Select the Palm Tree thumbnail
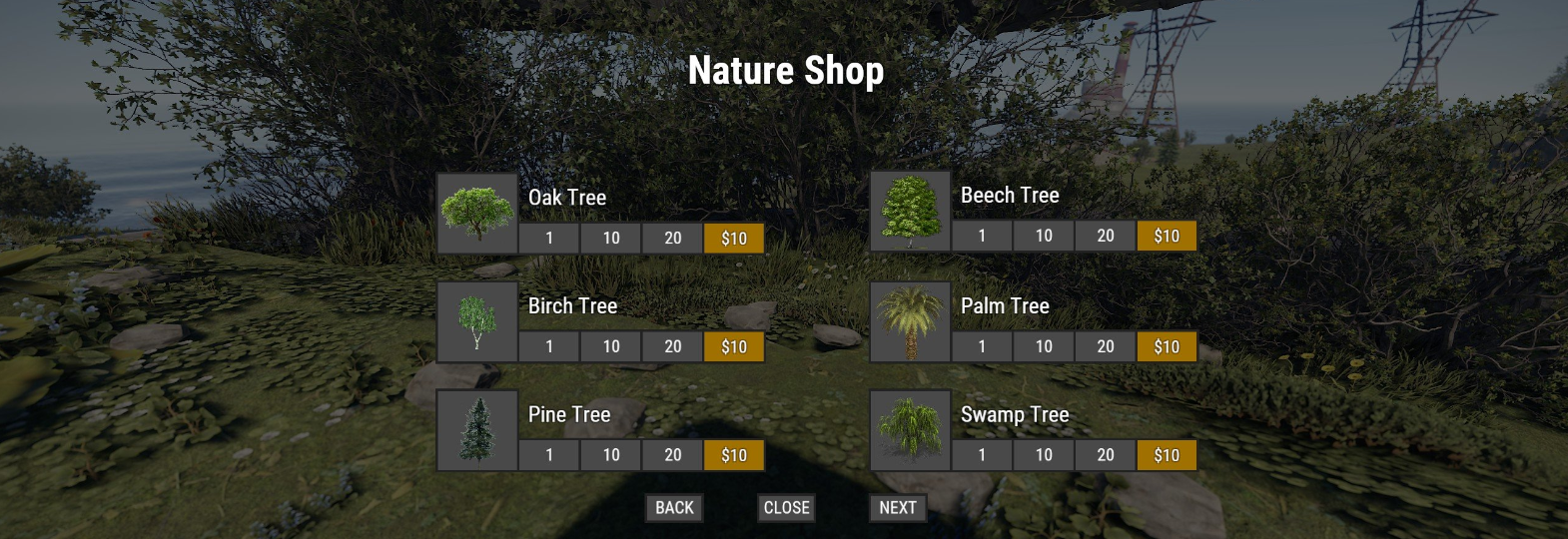This screenshot has height=539, width=1568. click(x=910, y=321)
